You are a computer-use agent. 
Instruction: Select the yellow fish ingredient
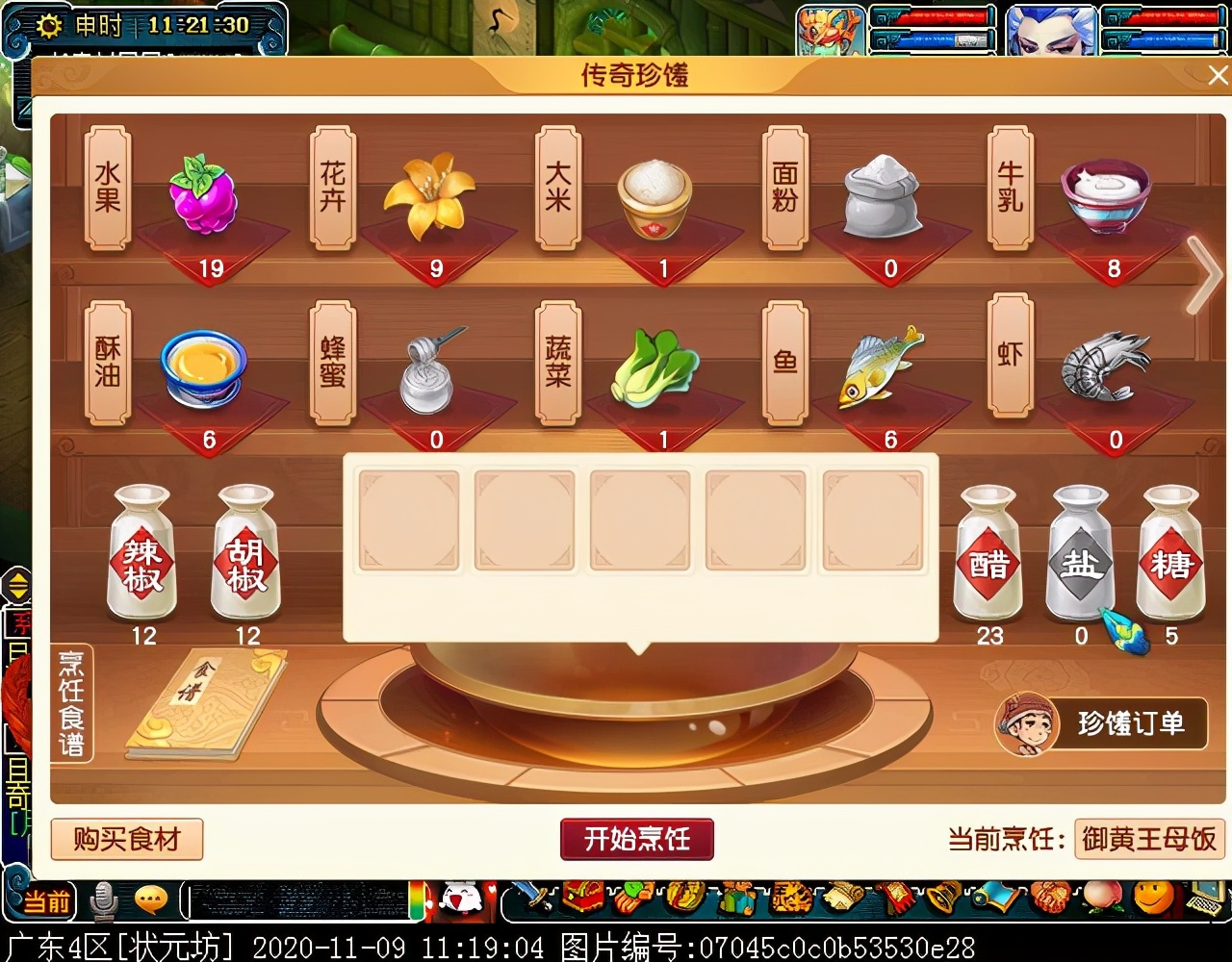point(880,367)
